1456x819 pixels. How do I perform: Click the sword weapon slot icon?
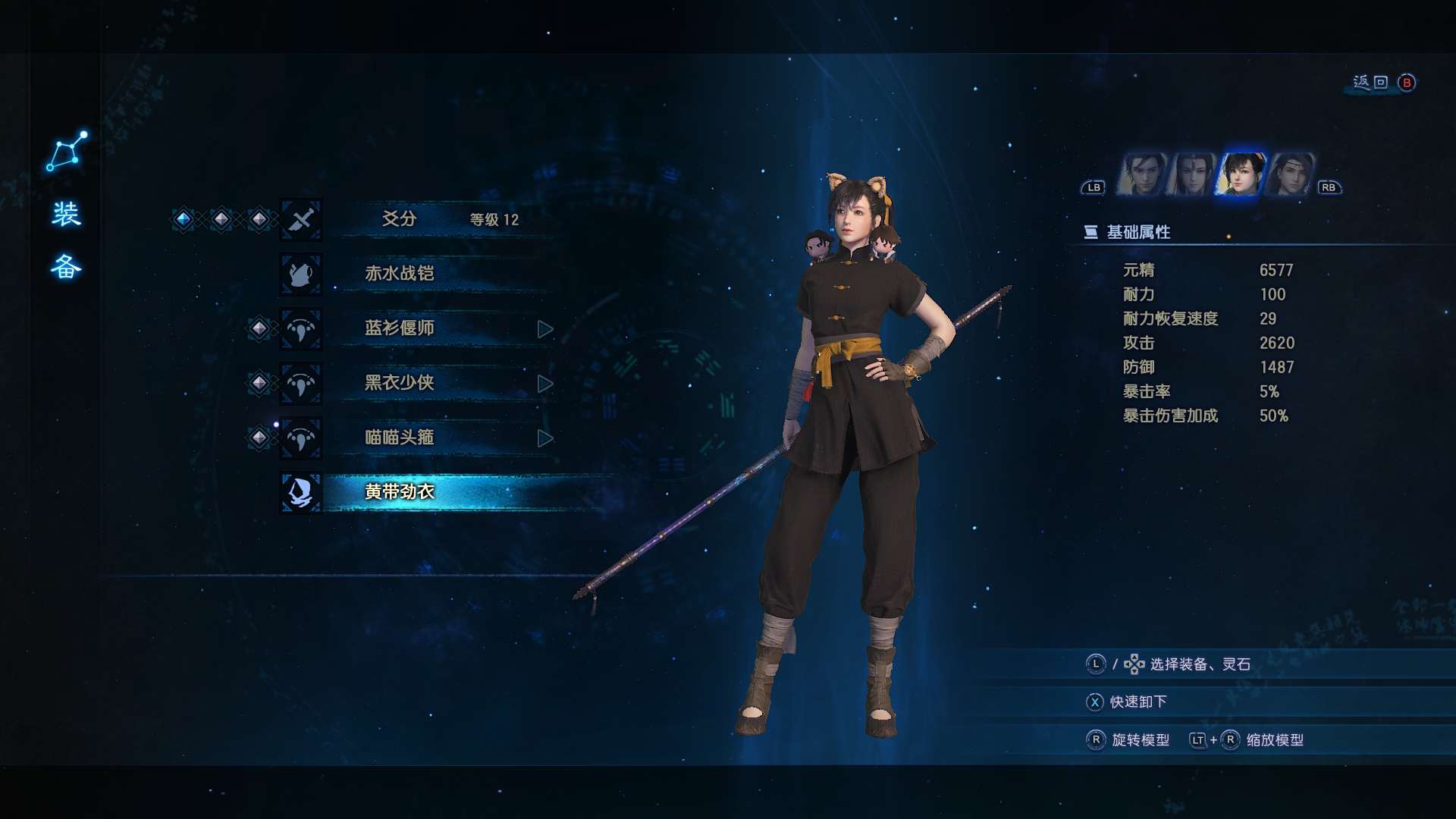[301, 220]
